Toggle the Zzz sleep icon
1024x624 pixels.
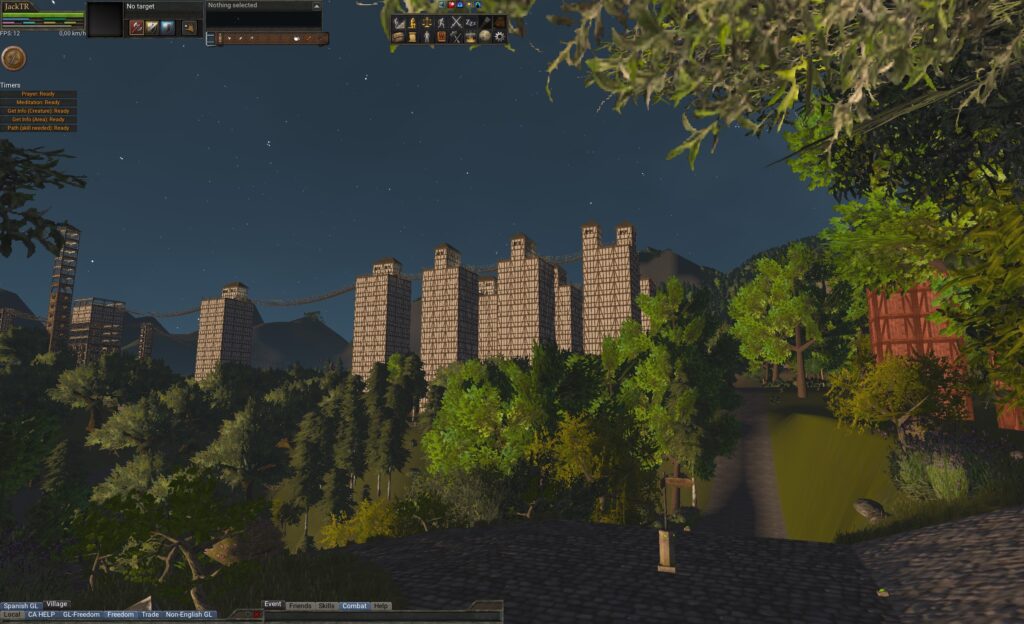click(471, 22)
